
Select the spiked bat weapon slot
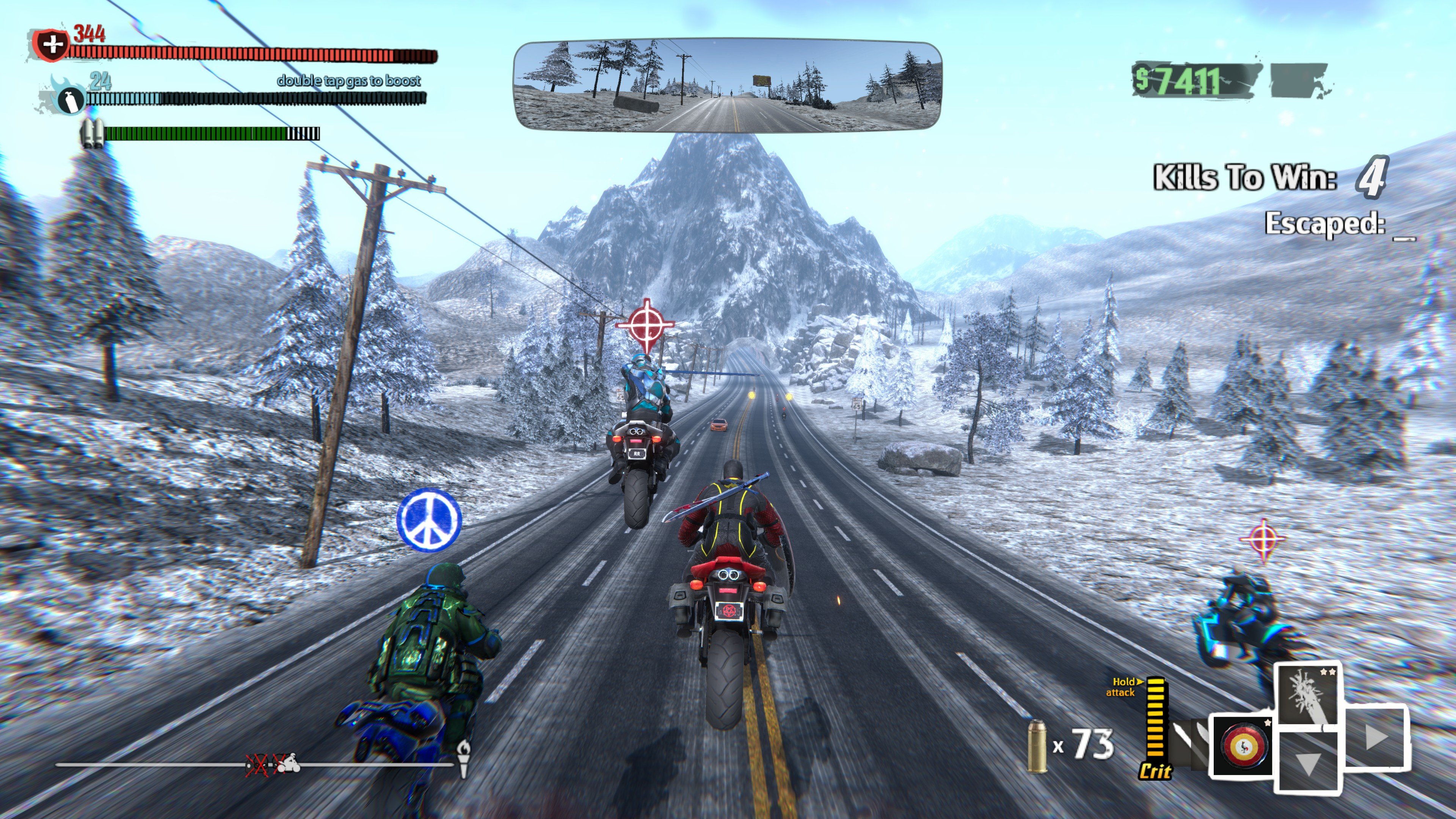[1308, 695]
